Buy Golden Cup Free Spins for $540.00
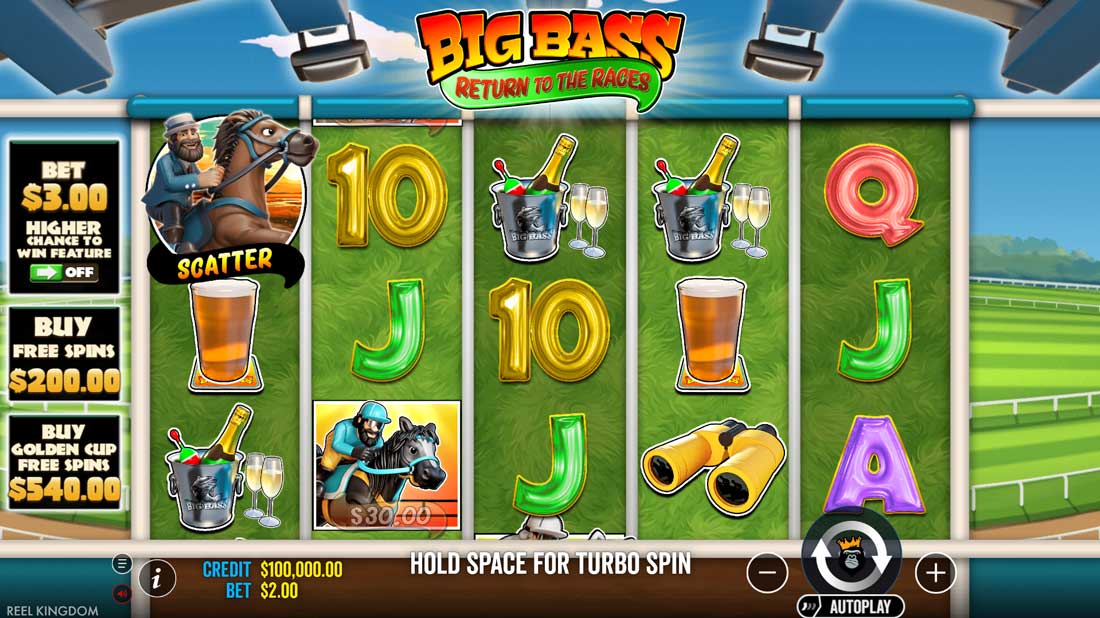This screenshot has width=1100, height=618. pyautogui.click(x=64, y=462)
